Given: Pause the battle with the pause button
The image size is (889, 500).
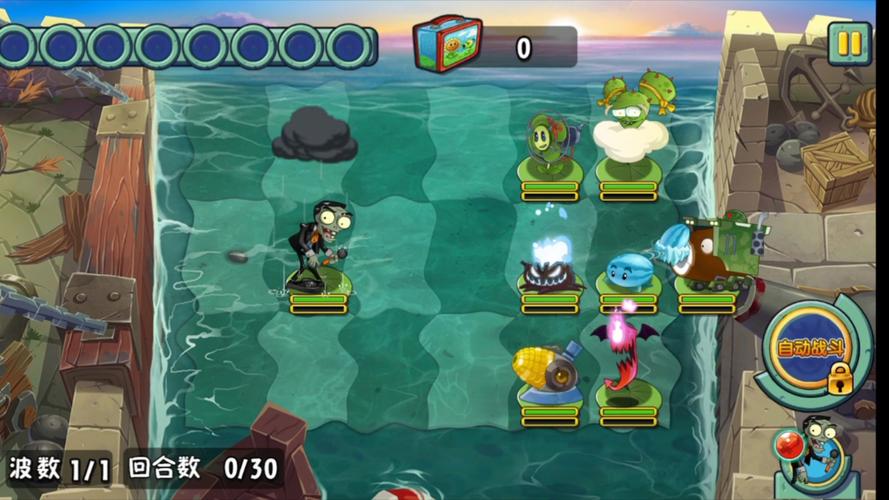Looking at the screenshot, I should point(849,43).
